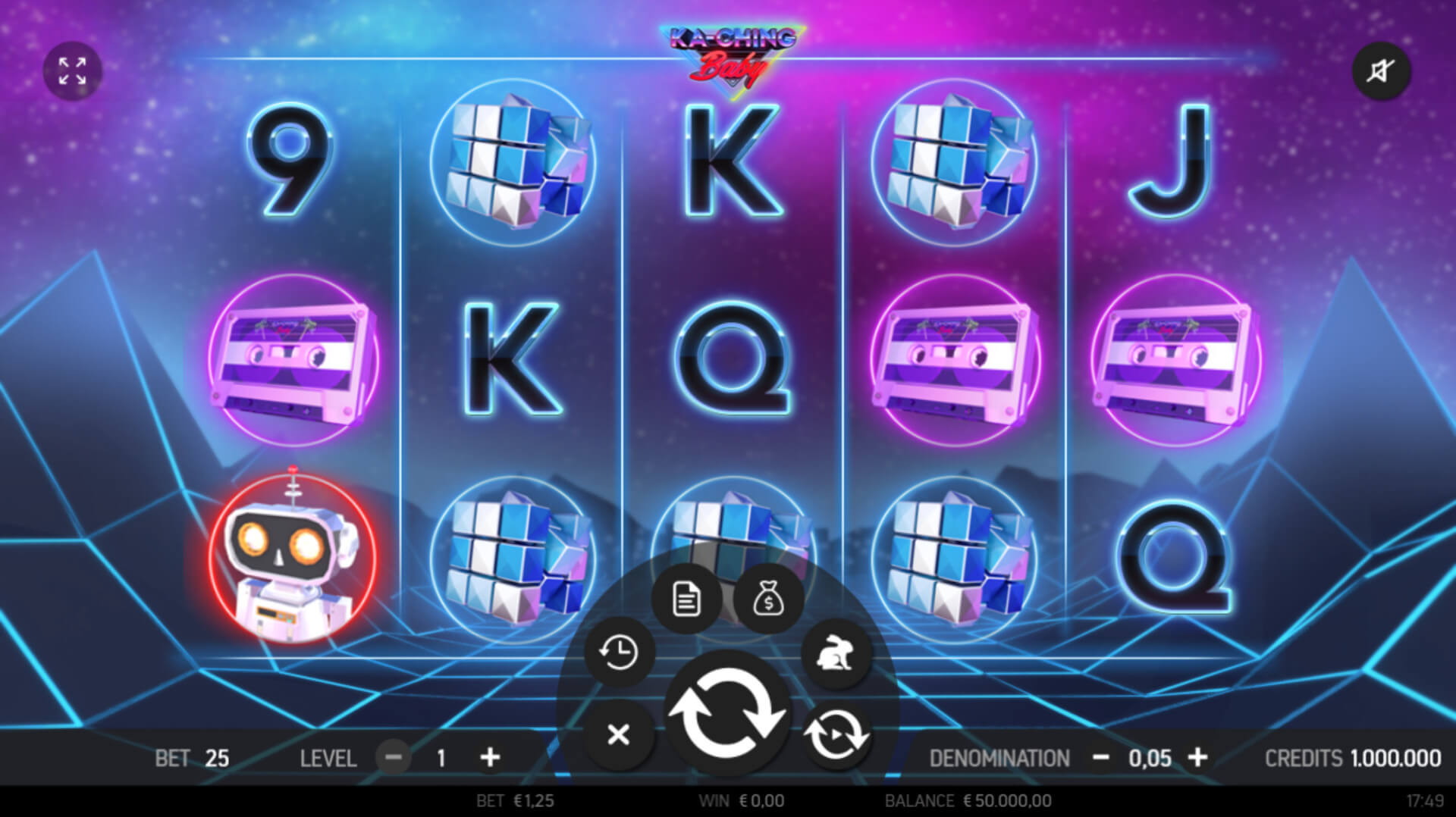Open the game history clock icon

[619, 653]
